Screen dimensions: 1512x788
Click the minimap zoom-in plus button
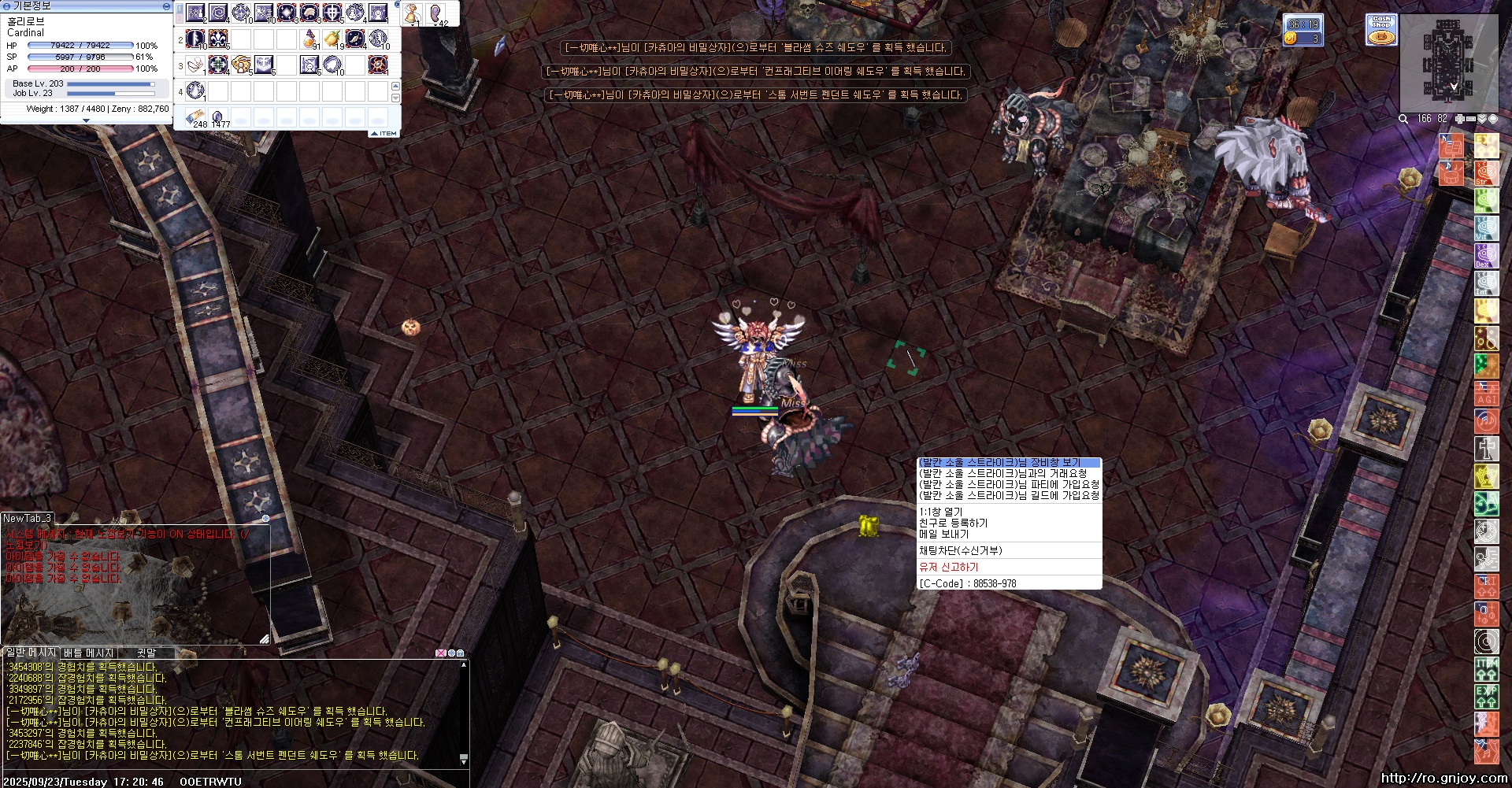pyautogui.click(x=1459, y=119)
